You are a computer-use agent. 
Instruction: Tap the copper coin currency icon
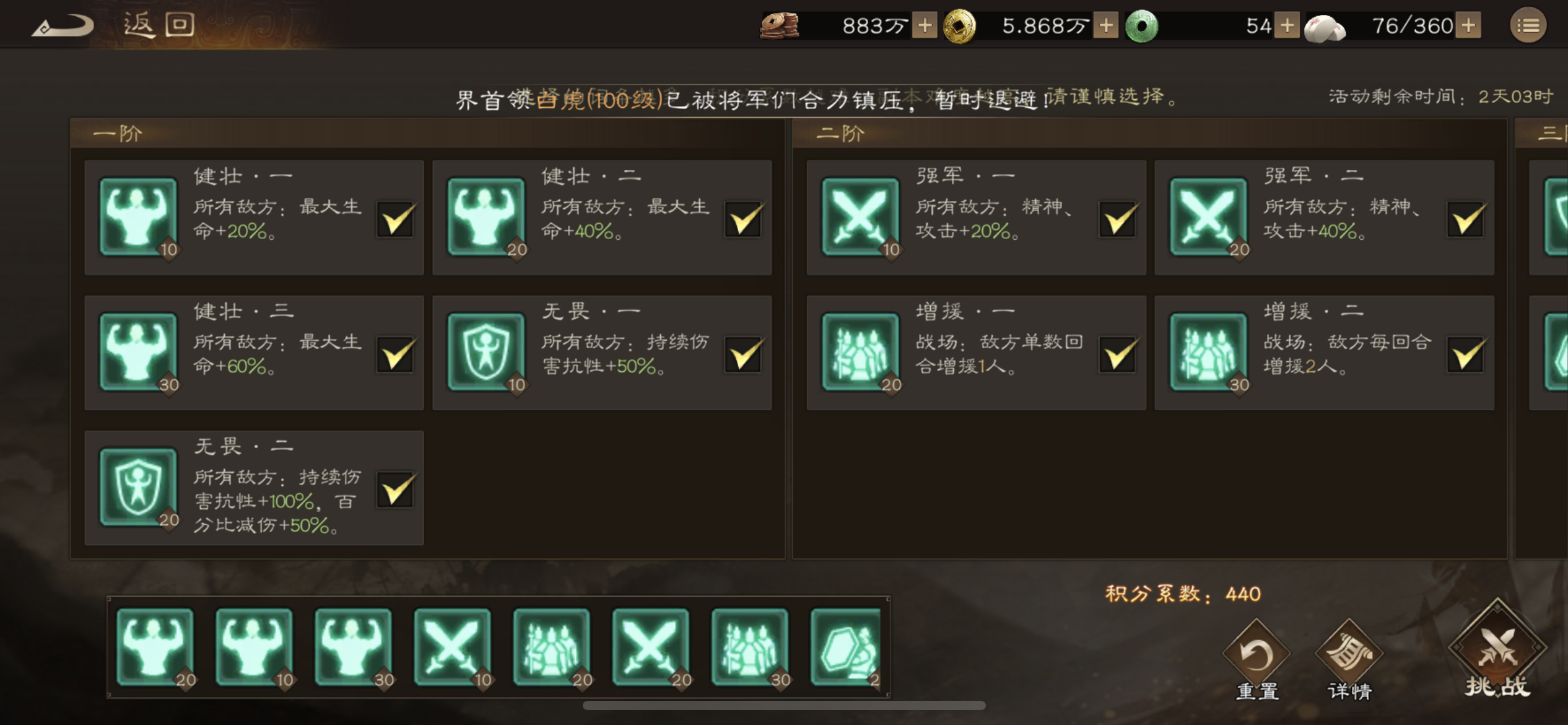[x=779, y=25]
